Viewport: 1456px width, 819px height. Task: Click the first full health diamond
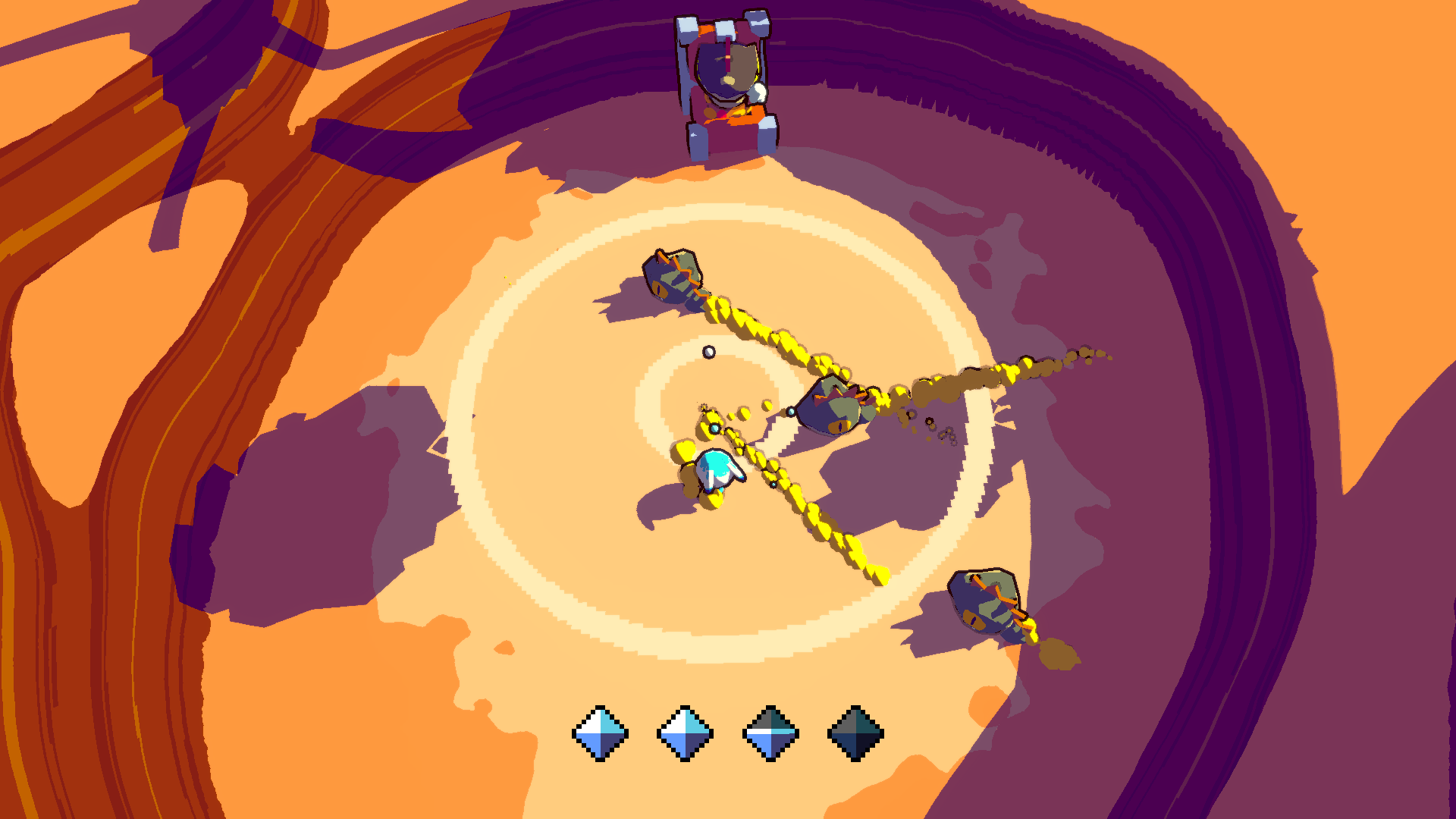click(600, 733)
